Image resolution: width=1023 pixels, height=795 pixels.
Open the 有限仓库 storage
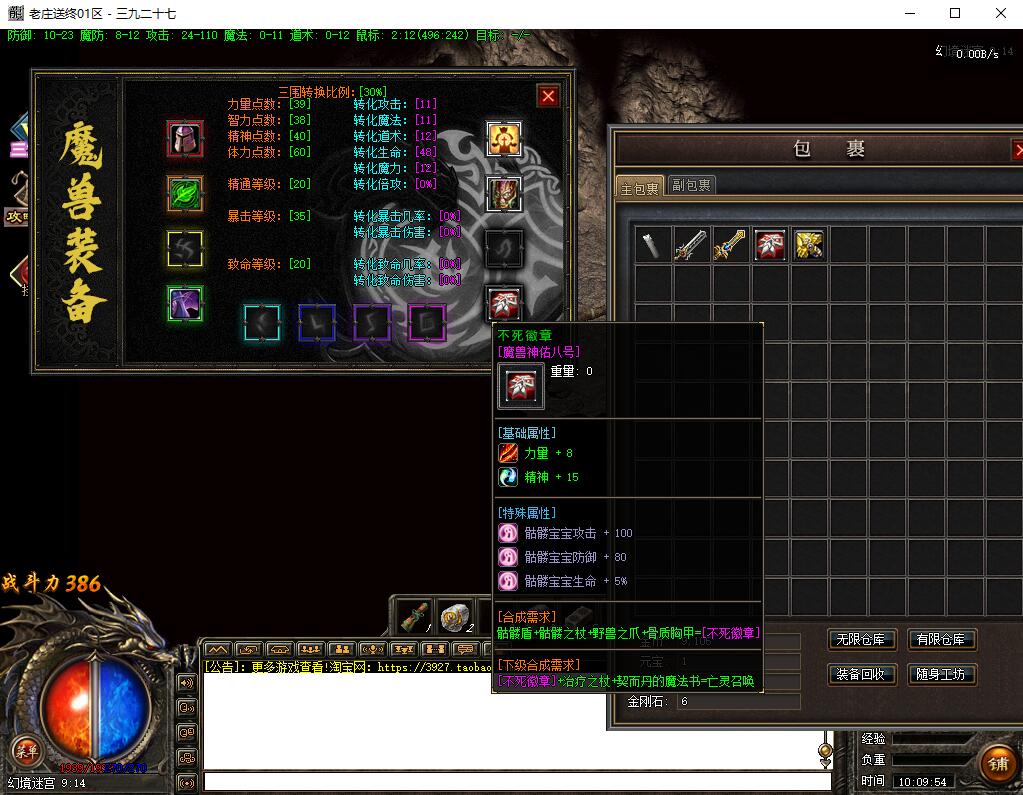coord(941,640)
